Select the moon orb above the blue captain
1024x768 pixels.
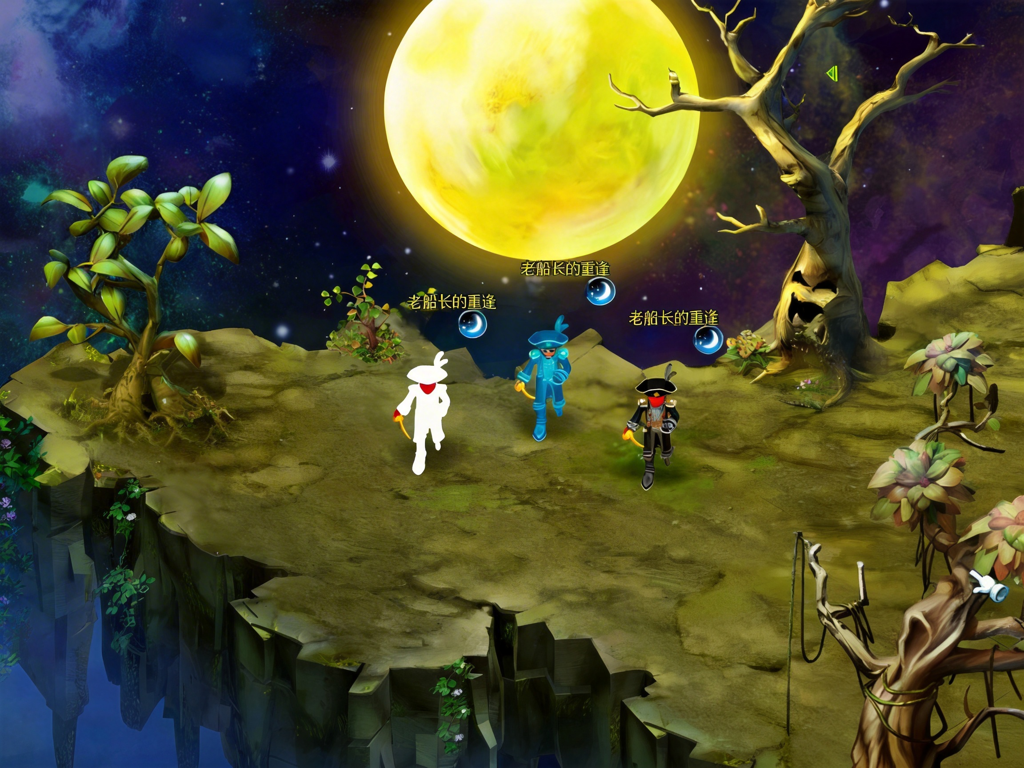[600, 291]
